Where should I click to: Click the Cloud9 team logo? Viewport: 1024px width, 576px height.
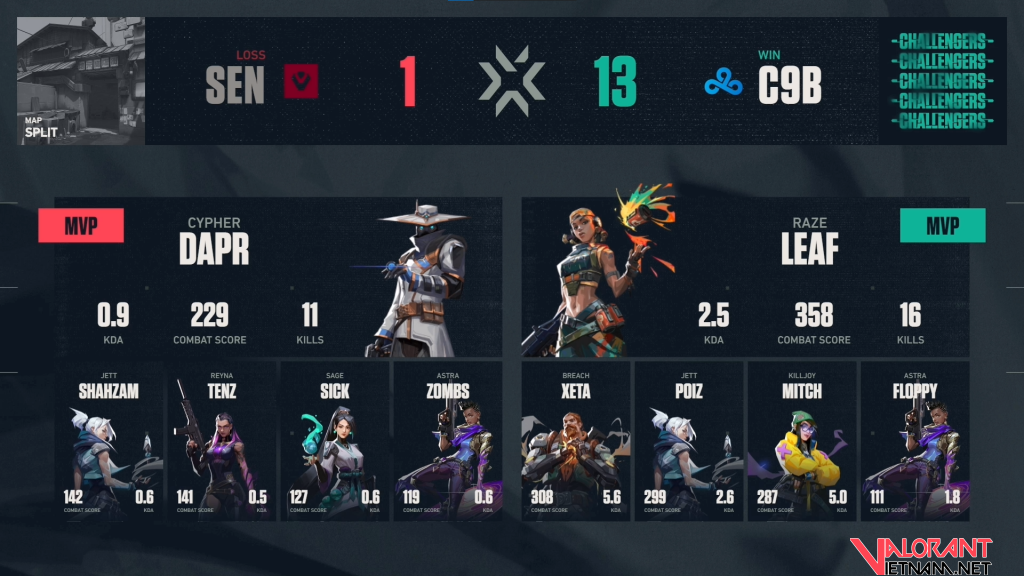[723, 84]
